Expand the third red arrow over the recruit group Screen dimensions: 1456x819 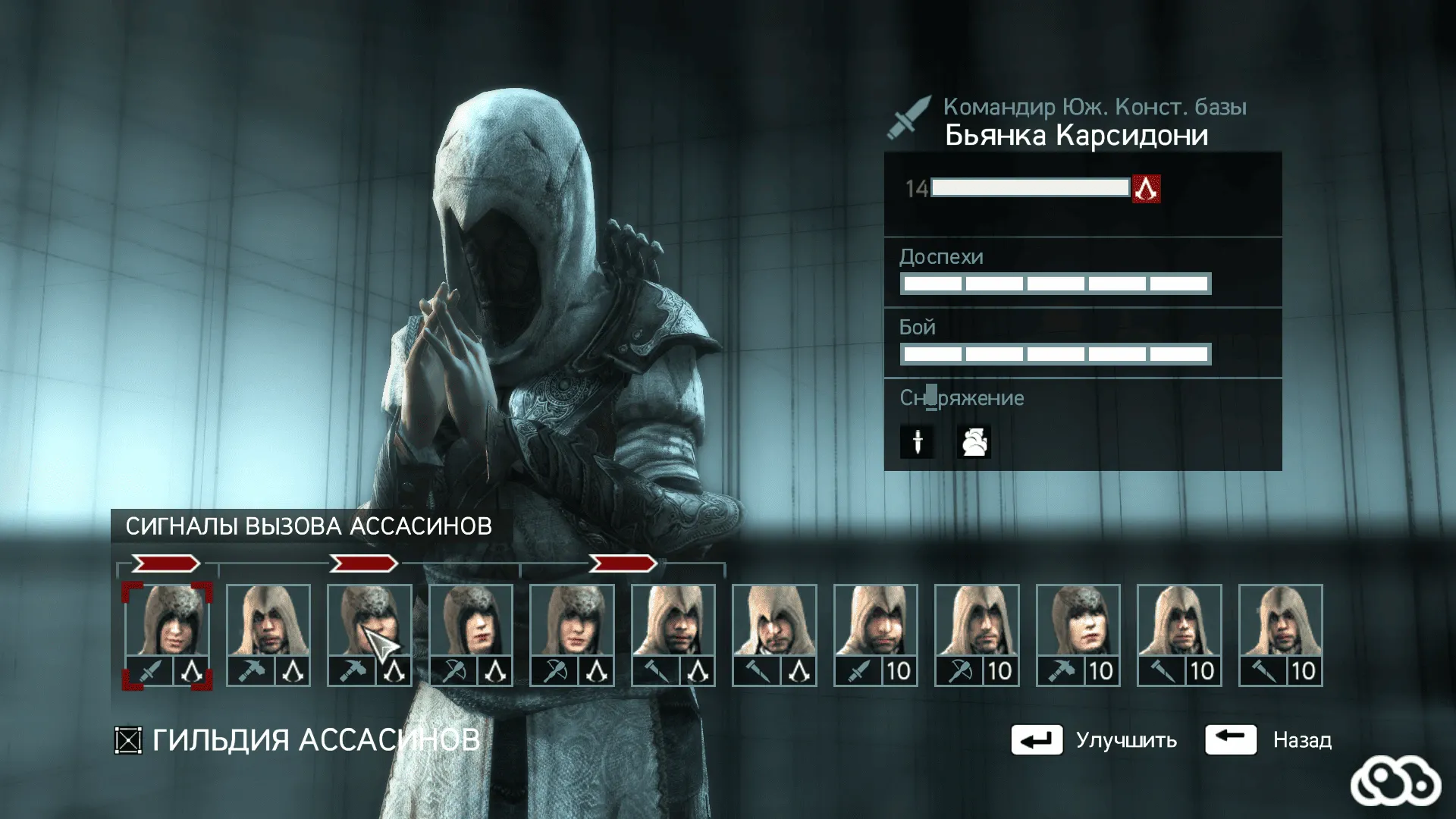tap(622, 563)
